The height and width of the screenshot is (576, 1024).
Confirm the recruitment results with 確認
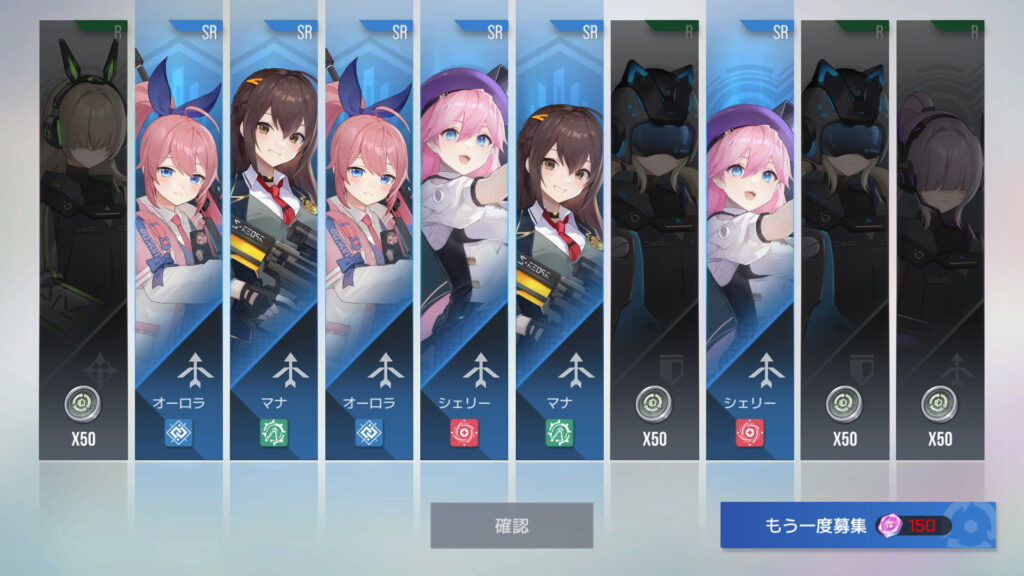click(x=511, y=525)
